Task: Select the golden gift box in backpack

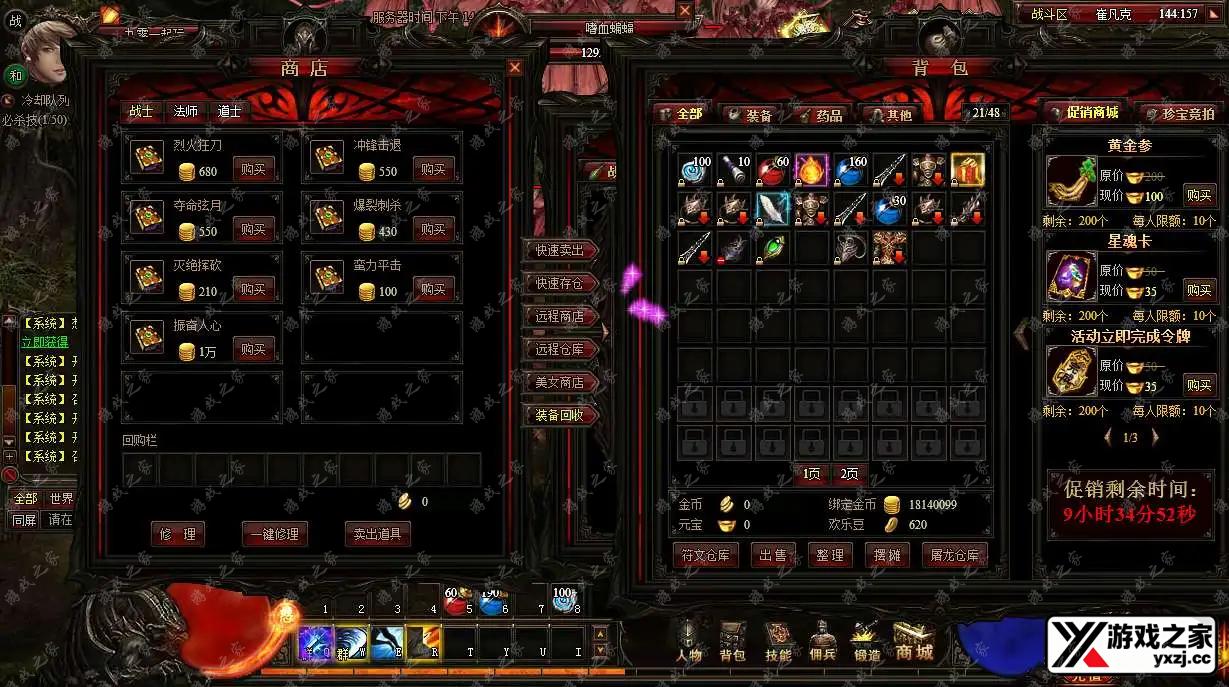Action: (x=967, y=170)
